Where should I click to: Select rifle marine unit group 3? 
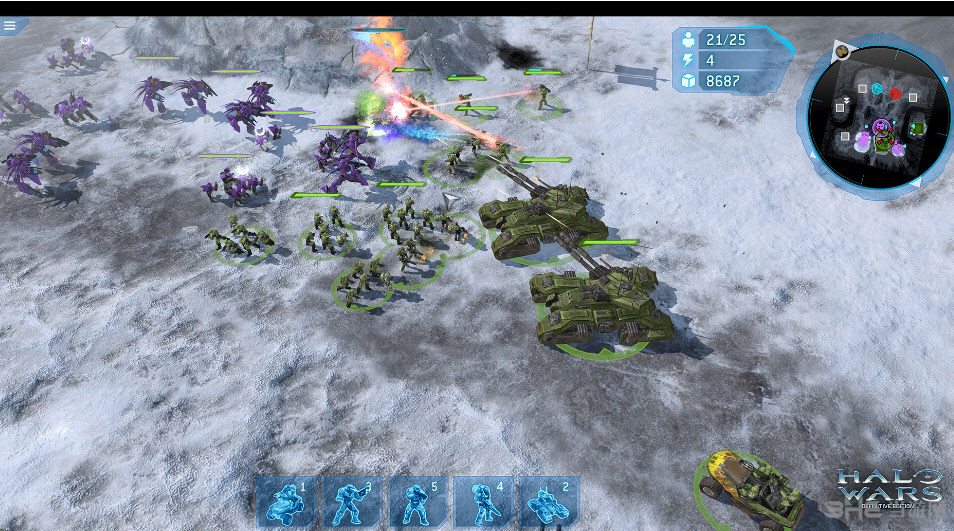[x=352, y=501]
